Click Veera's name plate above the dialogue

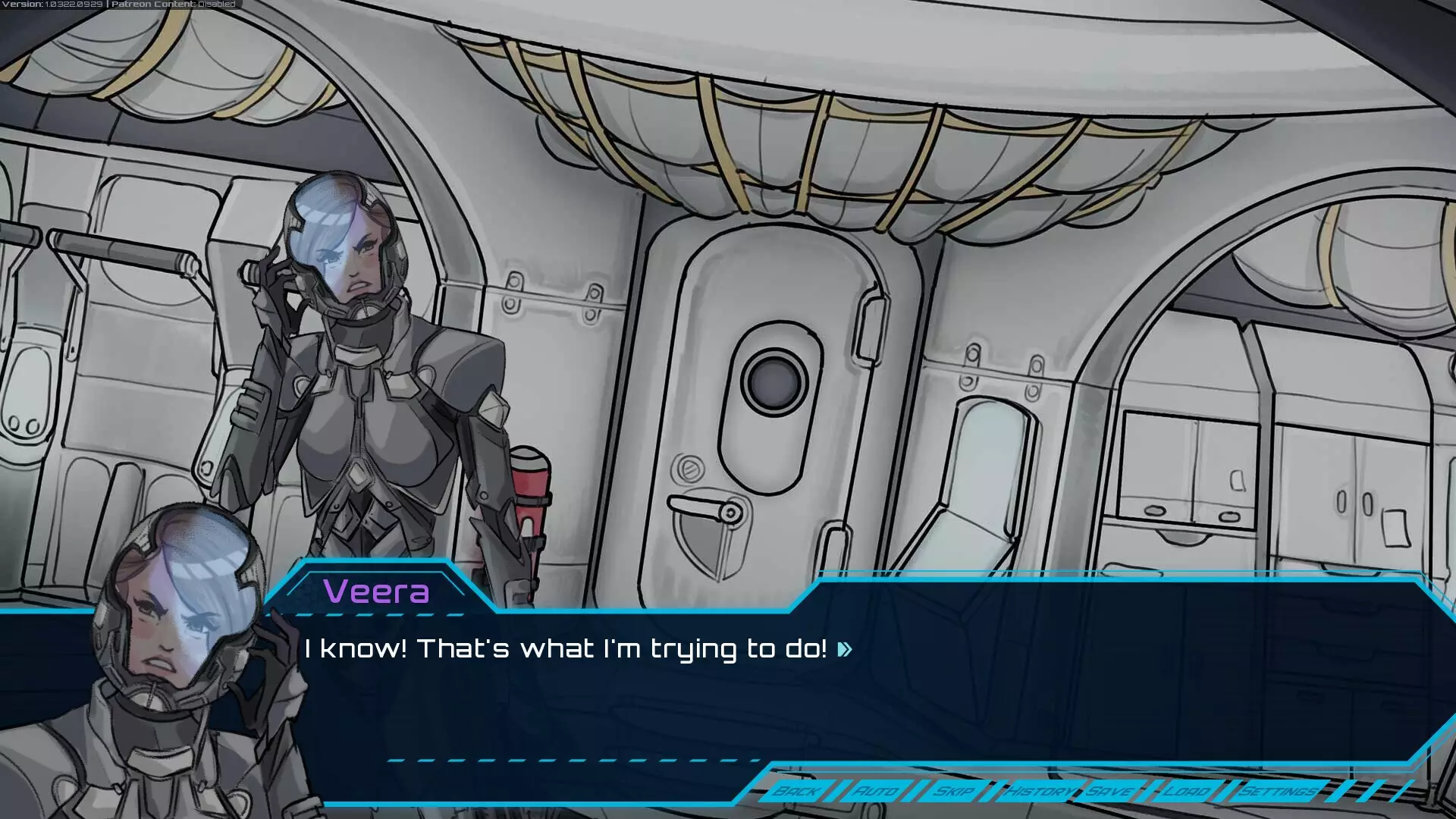click(377, 593)
